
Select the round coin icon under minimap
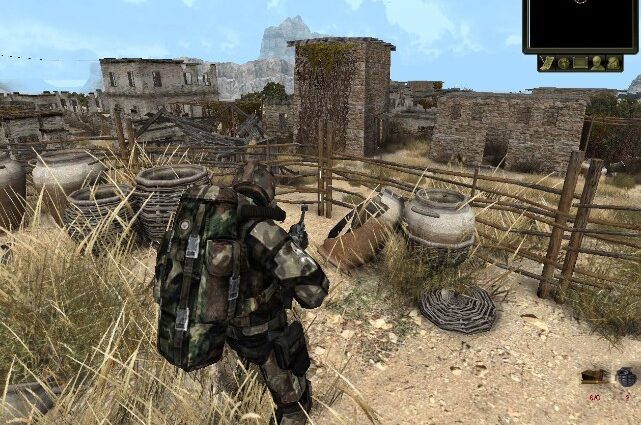tap(564, 63)
